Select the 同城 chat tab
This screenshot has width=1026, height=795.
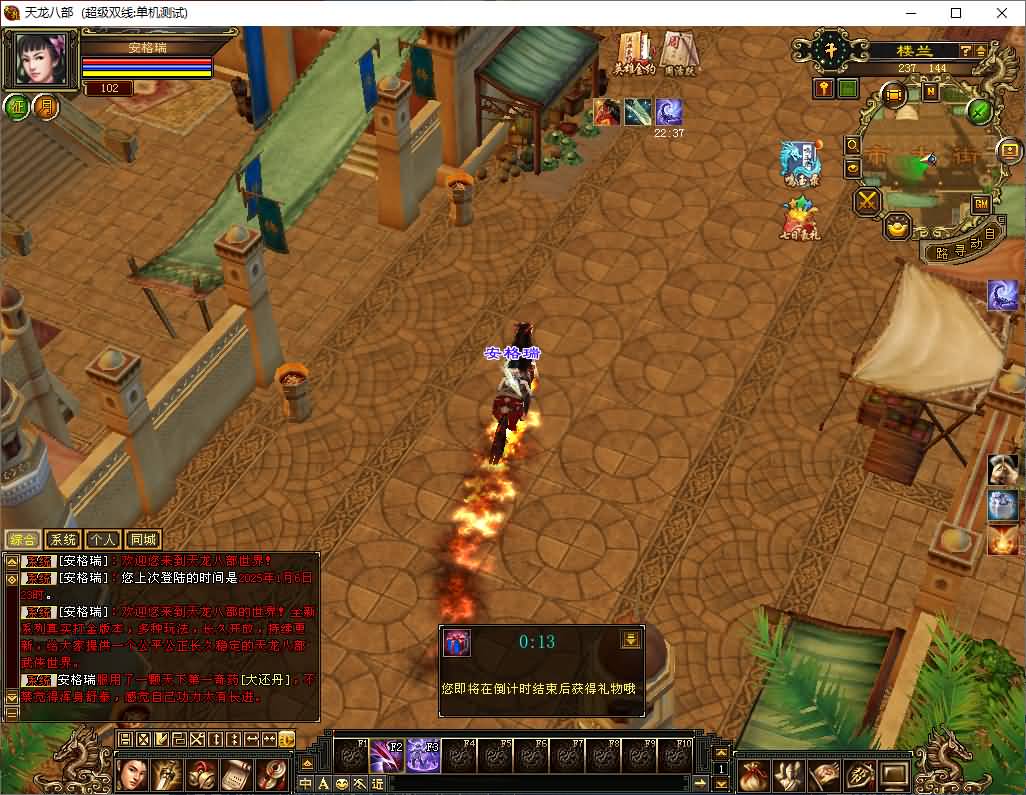pos(143,540)
